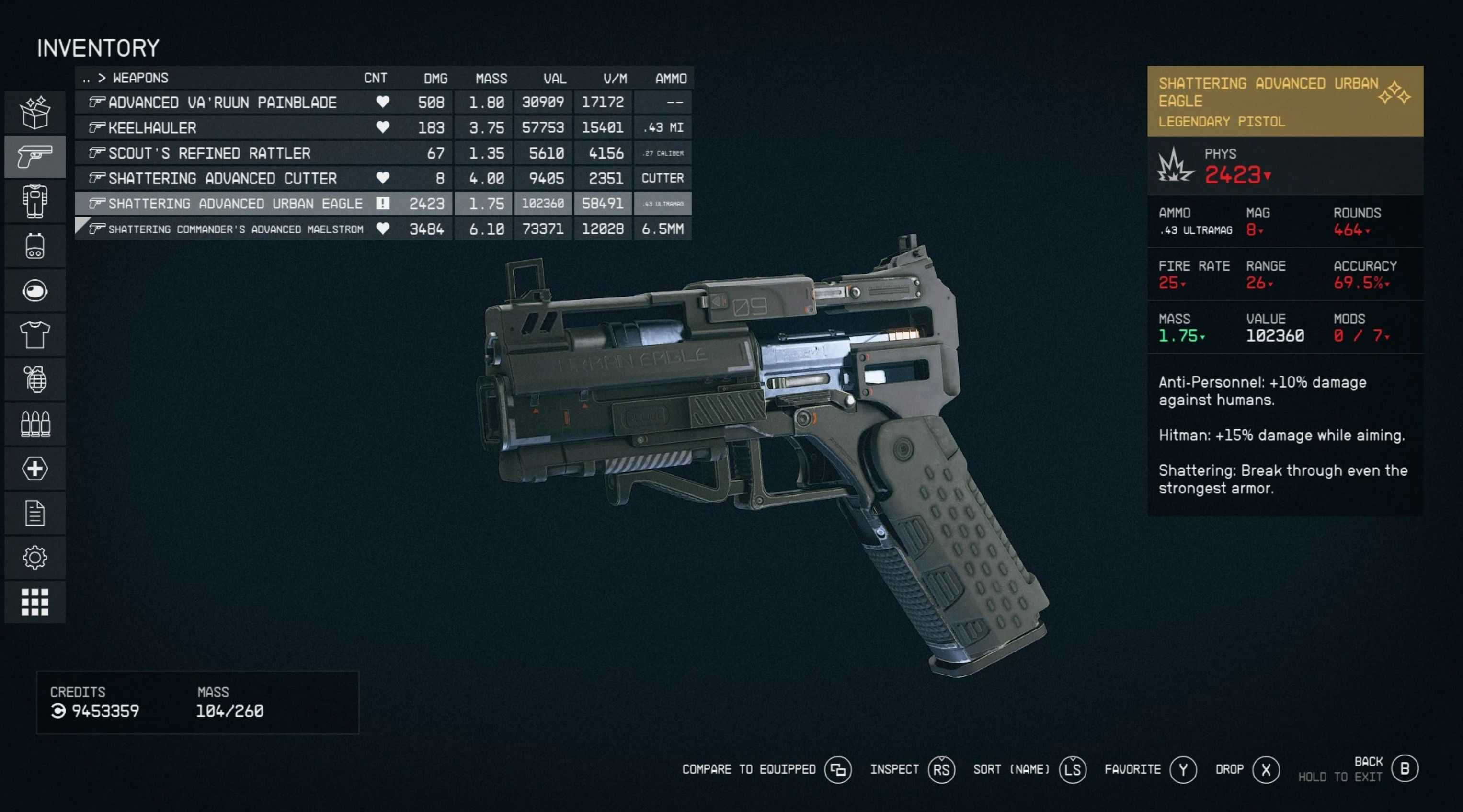The width and height of the screenshot is (1463, 812).
Task: Switch to the All items grid tab
Action: pyautogui.click(x=35, y=602)
